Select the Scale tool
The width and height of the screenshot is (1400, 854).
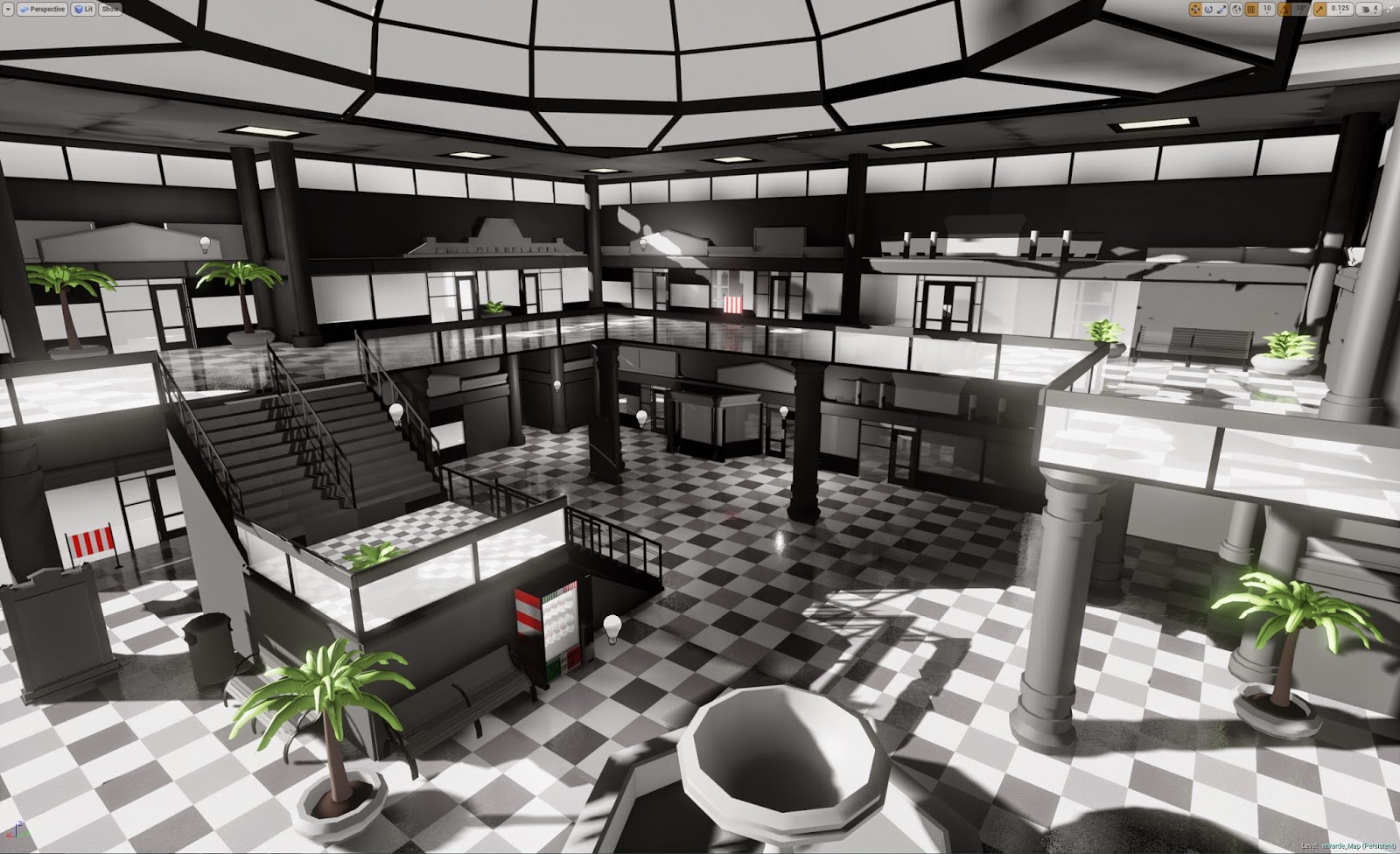point(1222,9)
